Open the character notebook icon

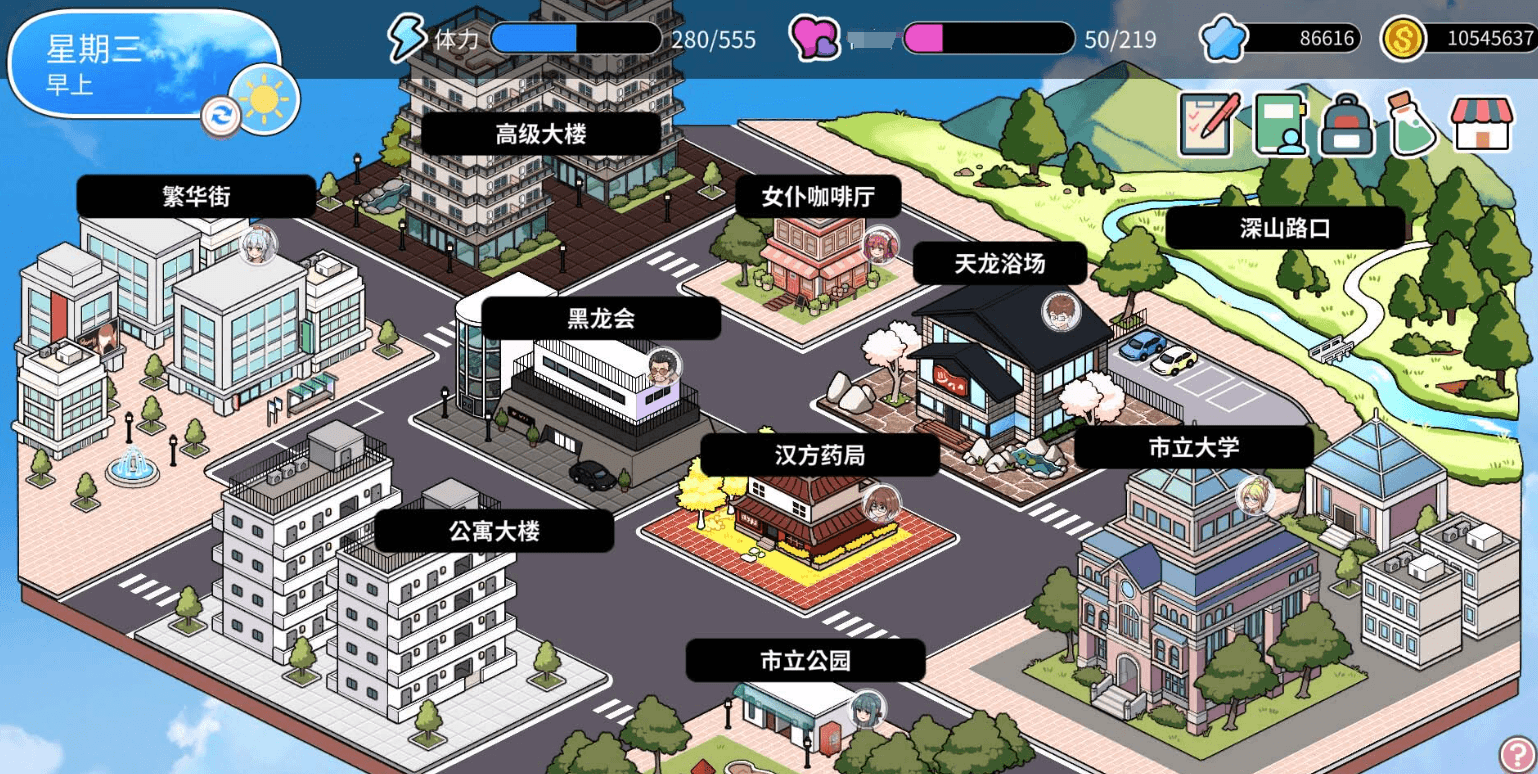[1277, 124]
